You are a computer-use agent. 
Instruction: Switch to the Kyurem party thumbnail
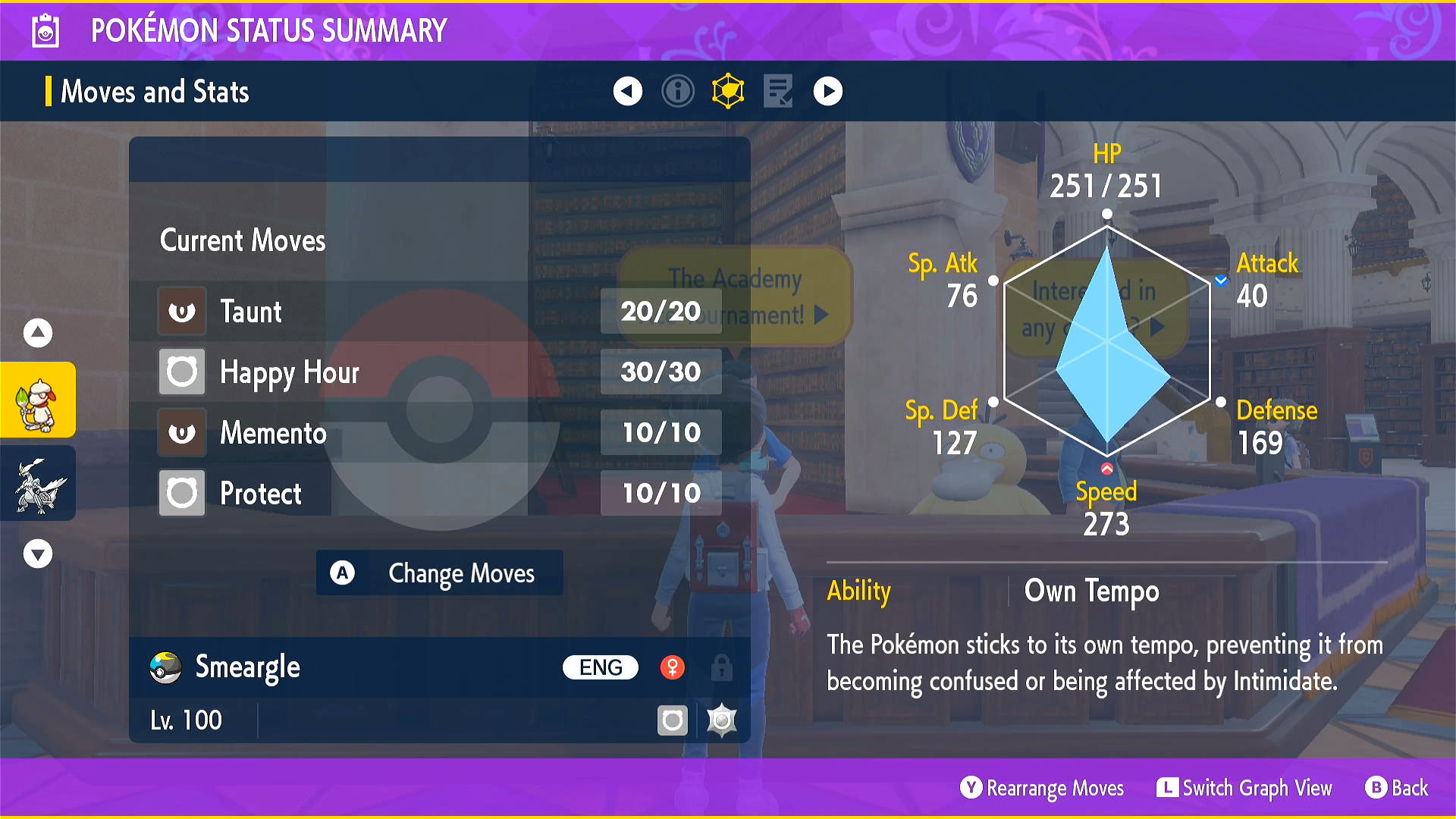[38, 484]
